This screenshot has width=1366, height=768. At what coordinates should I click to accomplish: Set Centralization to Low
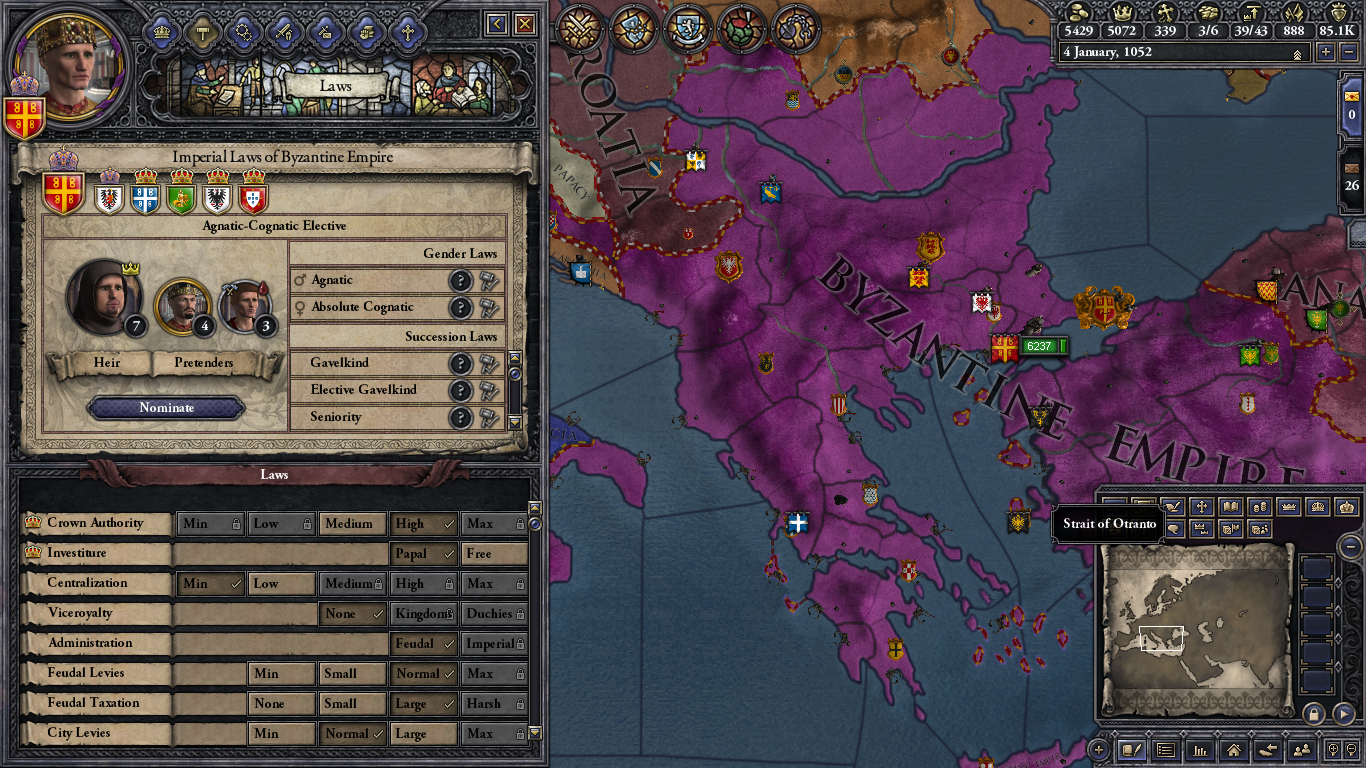281,584
